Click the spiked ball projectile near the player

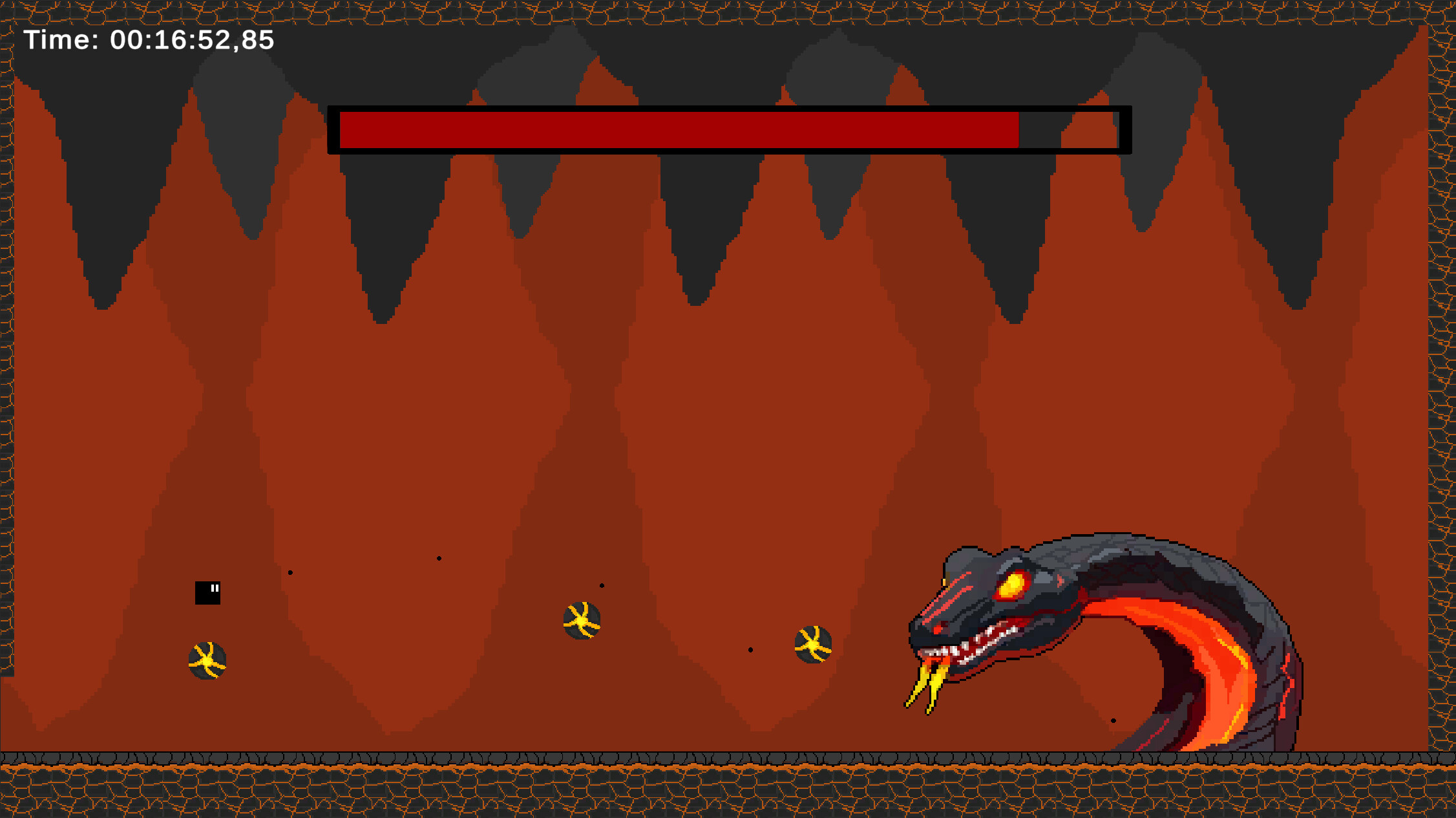click(x=207, y=659)
